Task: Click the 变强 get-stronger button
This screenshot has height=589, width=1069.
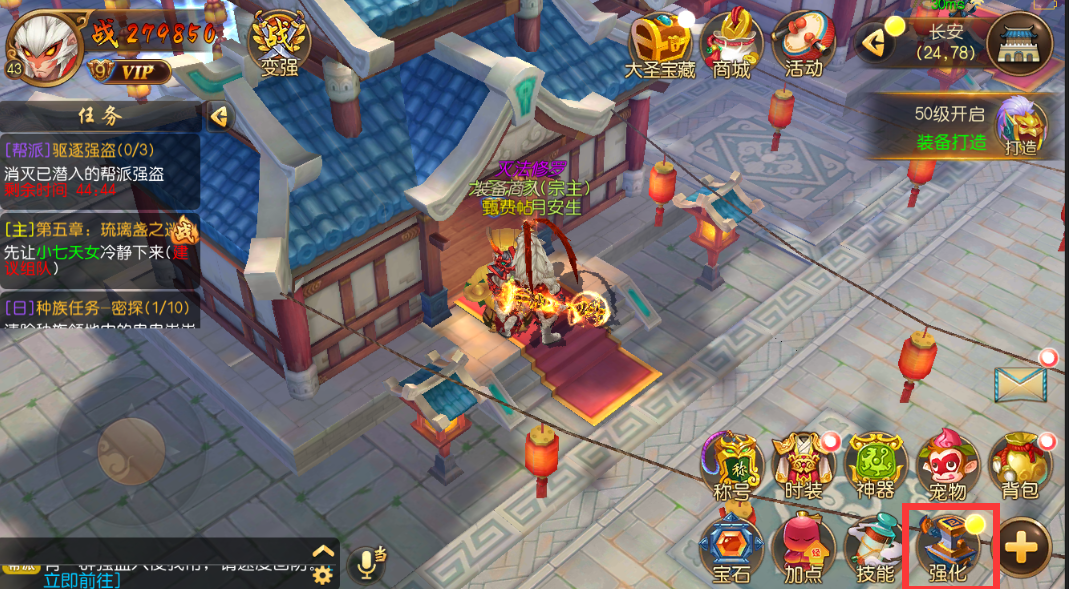Action: tap(279, 44)
